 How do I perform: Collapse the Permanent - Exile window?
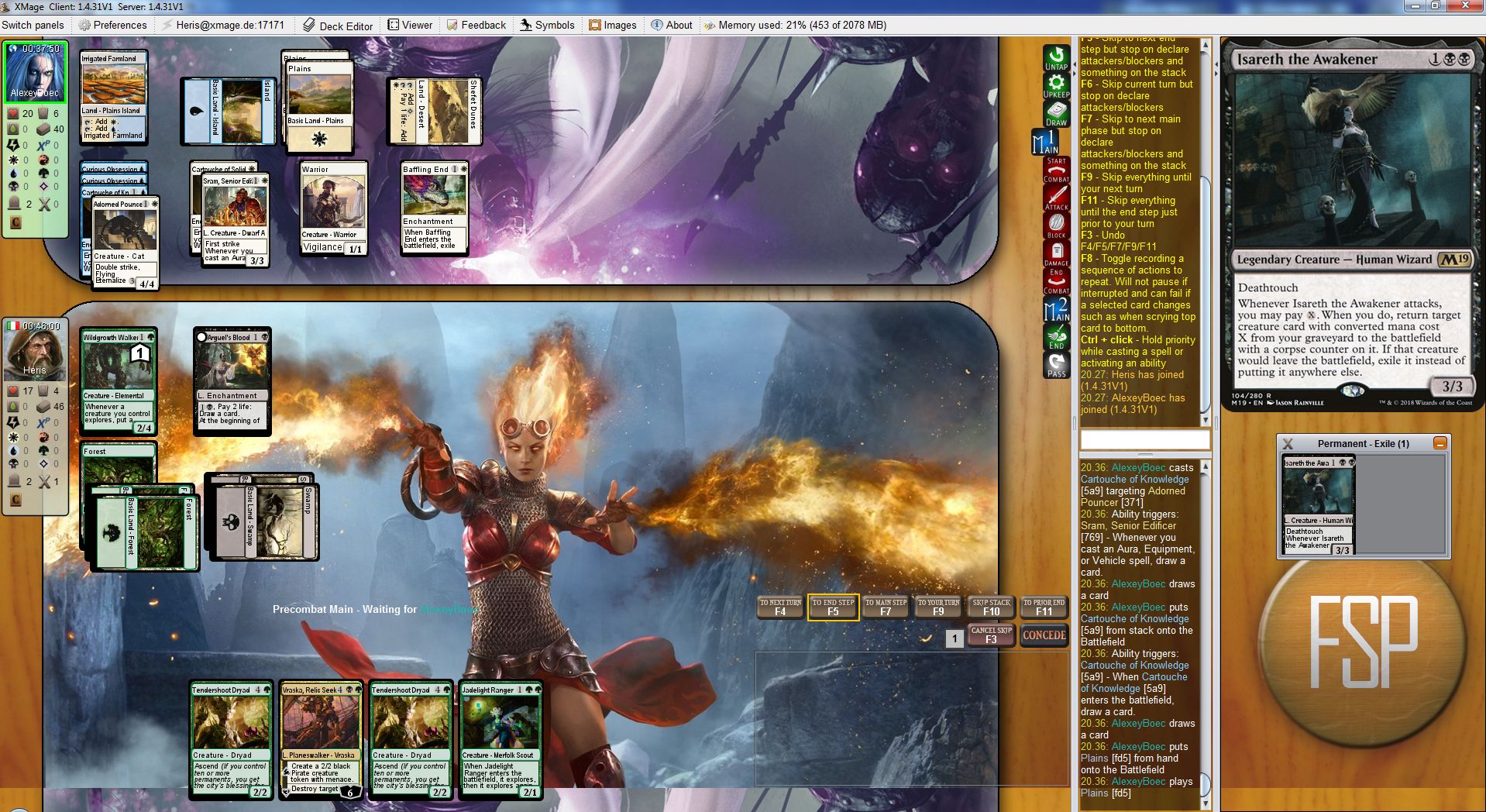coord(1440,443)
